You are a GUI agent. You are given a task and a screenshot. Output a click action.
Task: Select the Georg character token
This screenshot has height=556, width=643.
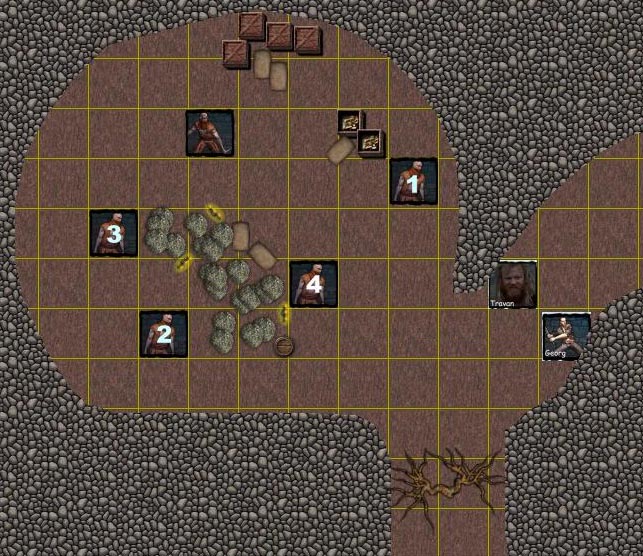tap(565, 336)
